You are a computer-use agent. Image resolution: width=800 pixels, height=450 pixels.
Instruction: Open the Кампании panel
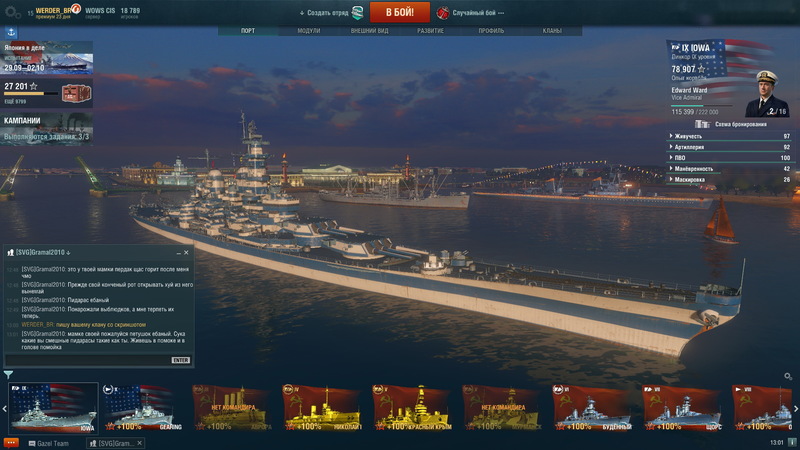[x=47, y=128]
